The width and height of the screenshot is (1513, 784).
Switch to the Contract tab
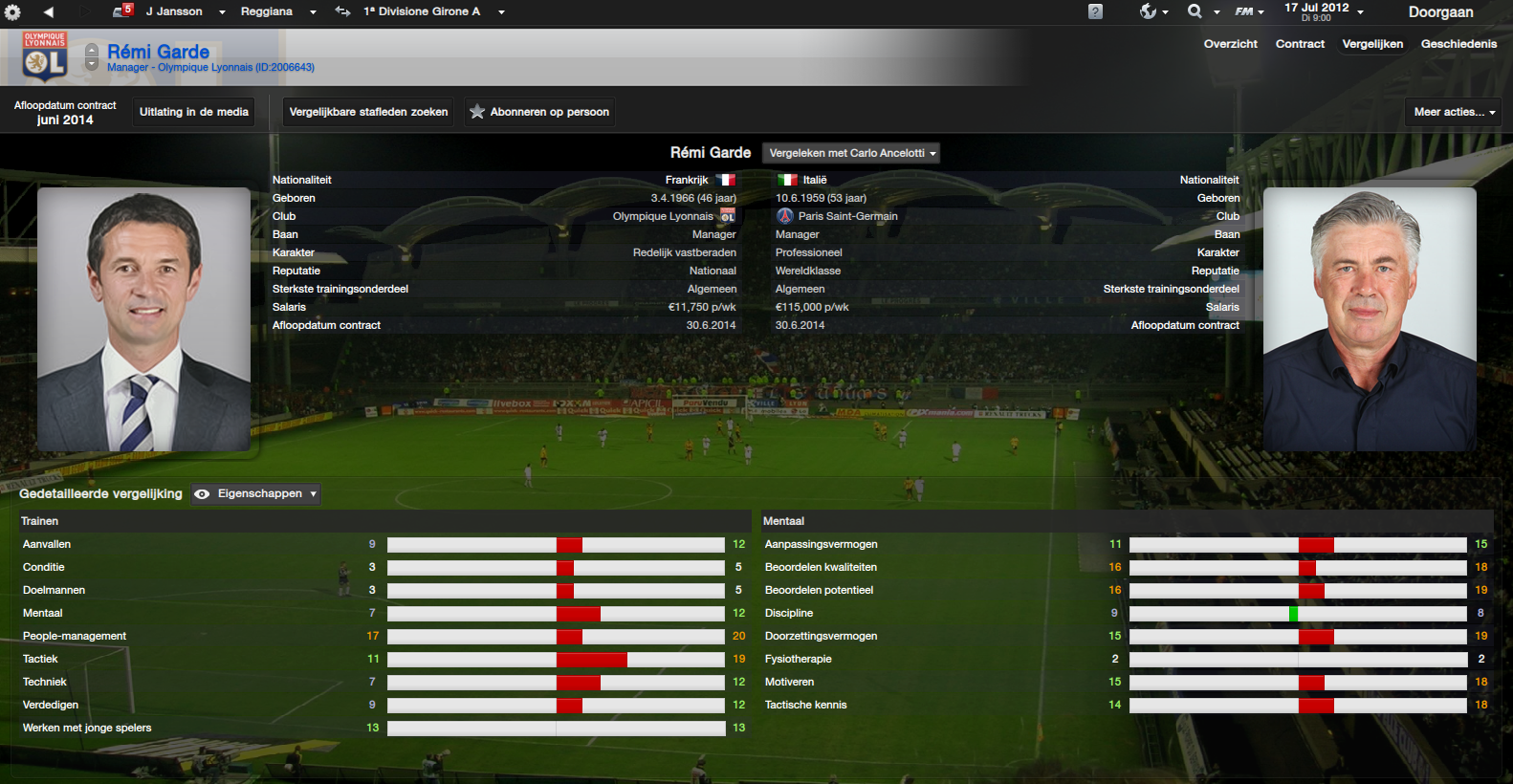(x=1300, y=44)
